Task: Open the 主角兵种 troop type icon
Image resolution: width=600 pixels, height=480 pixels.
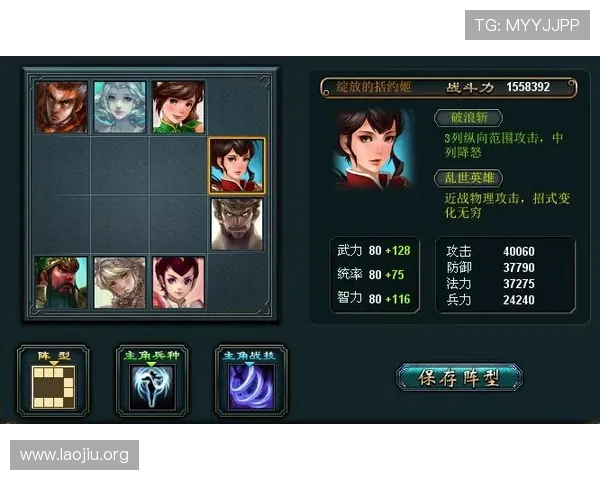Action: [x=152, y=381]
